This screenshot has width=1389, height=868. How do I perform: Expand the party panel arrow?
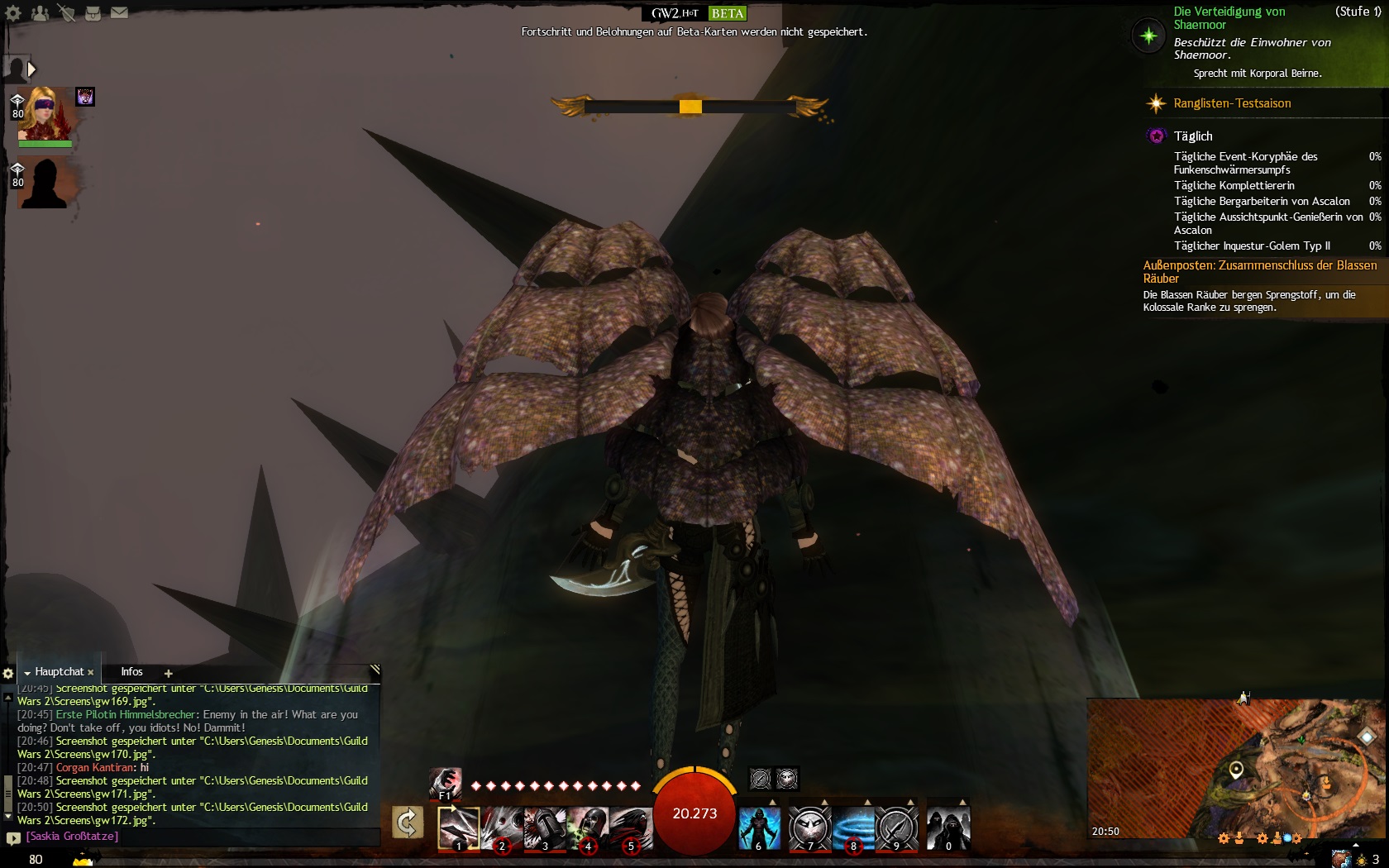point(31,69)
